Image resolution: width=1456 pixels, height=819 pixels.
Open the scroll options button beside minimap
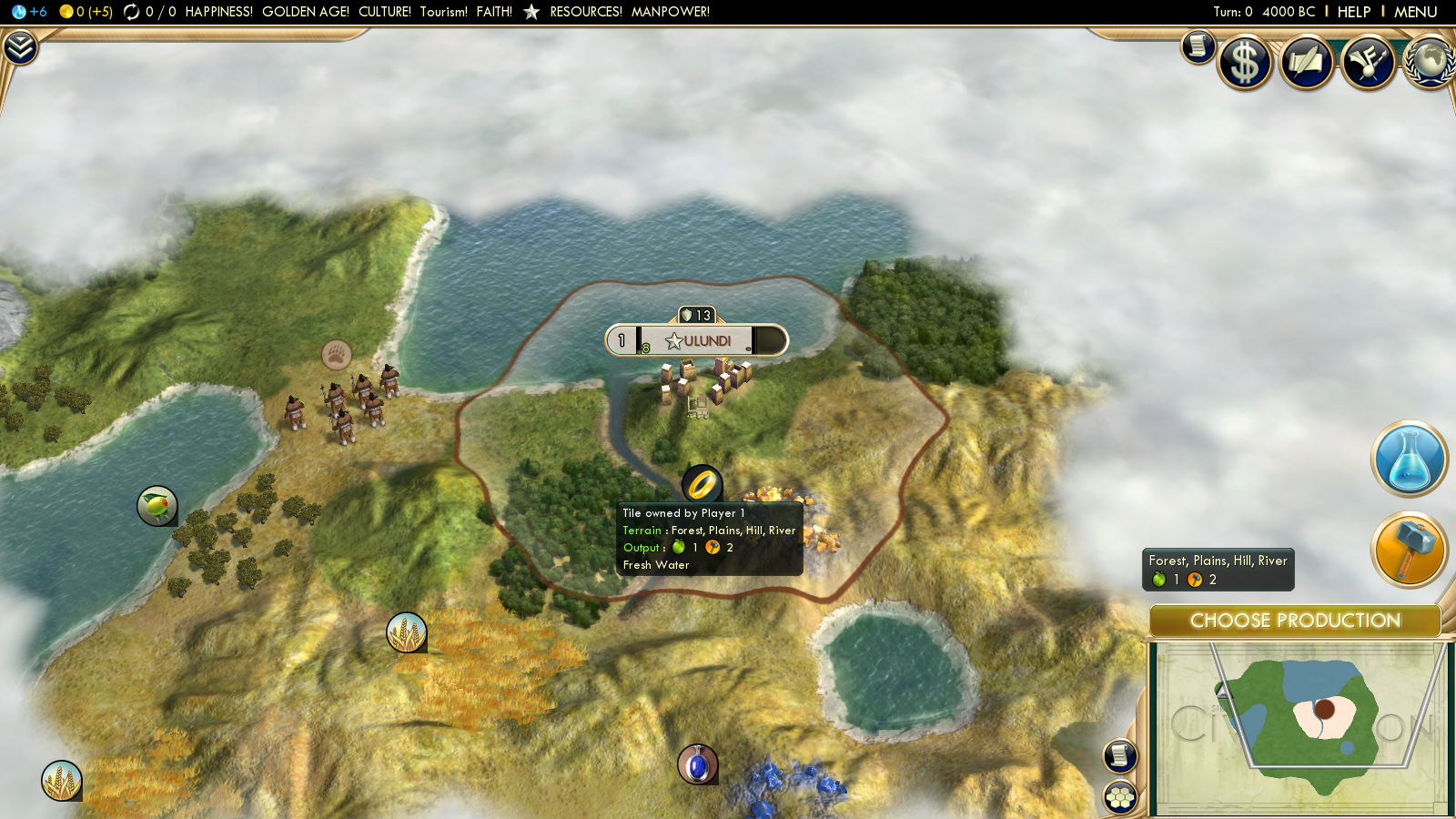pyautogui.click(x=1120, y=755)
